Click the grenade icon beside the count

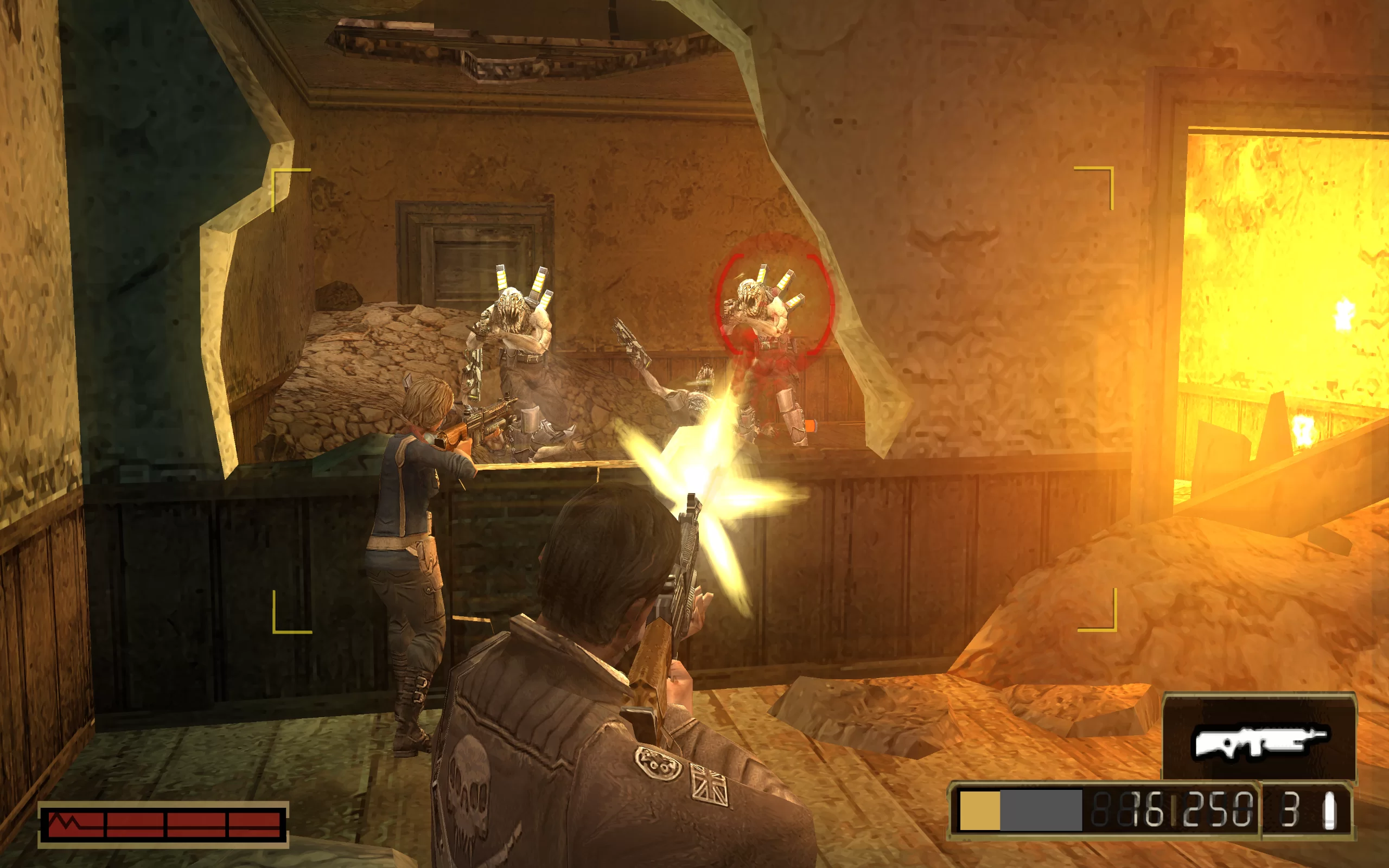[x=1329, y=810]
